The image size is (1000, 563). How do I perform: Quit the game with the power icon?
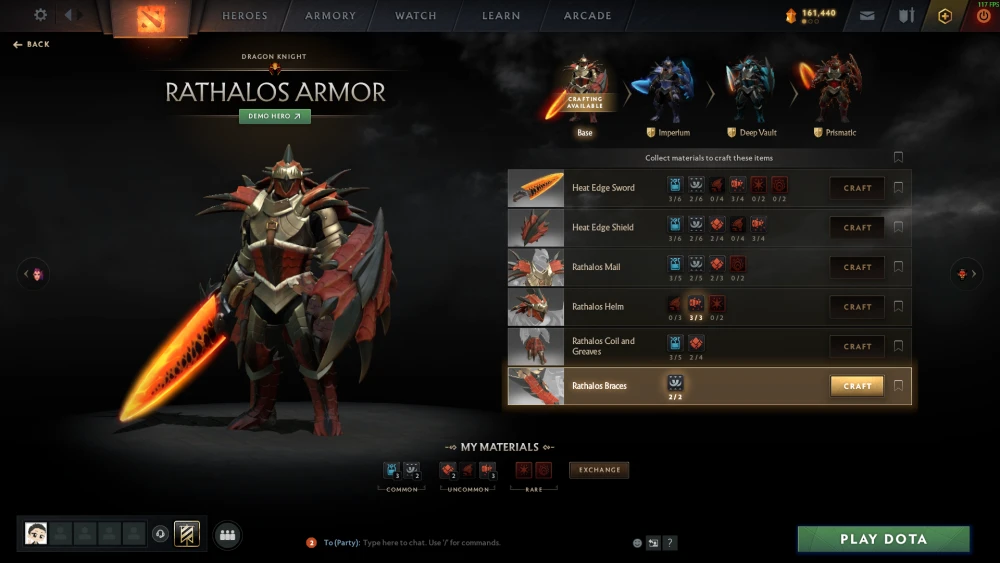pyautogui.click(x=982, y=16)
